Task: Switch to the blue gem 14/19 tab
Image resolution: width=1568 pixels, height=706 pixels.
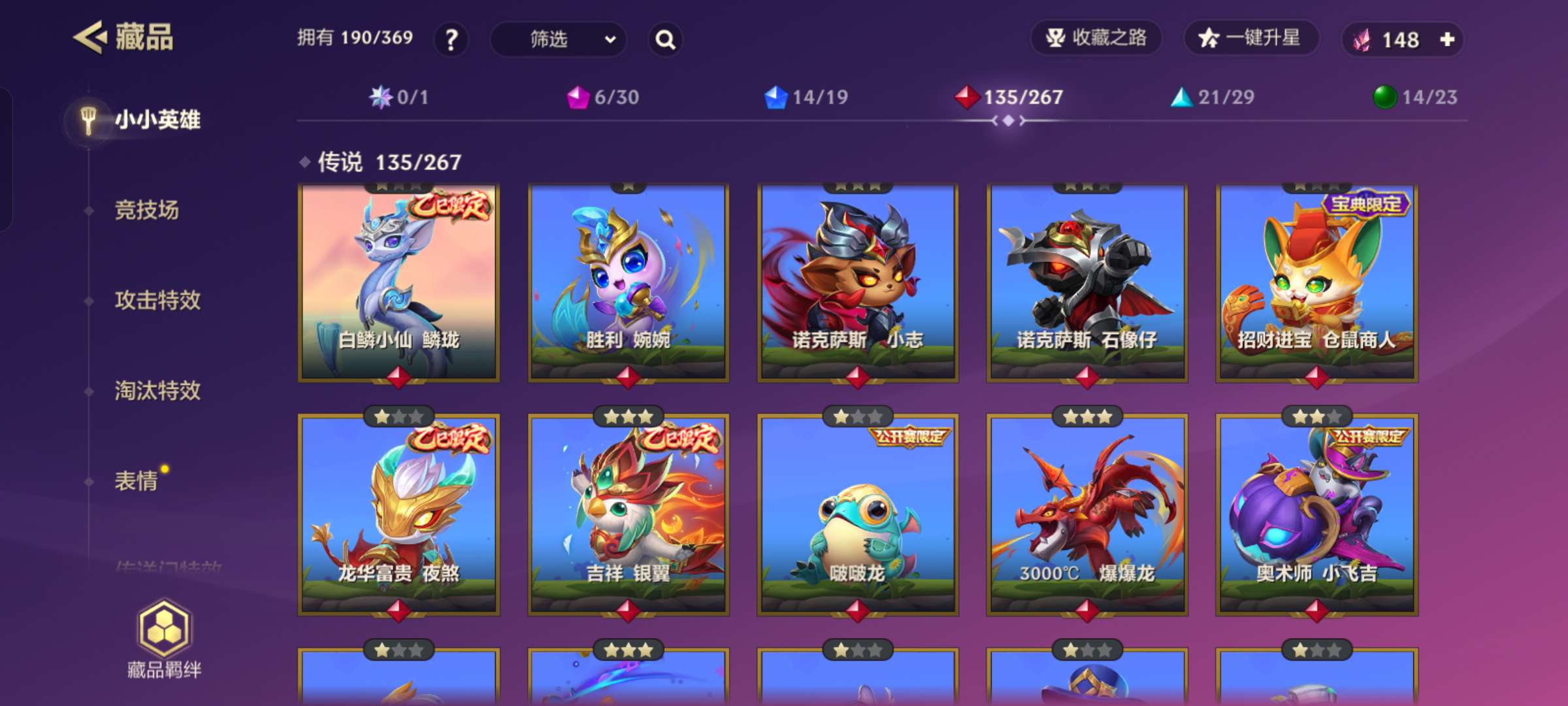Action: pos(806,97)
